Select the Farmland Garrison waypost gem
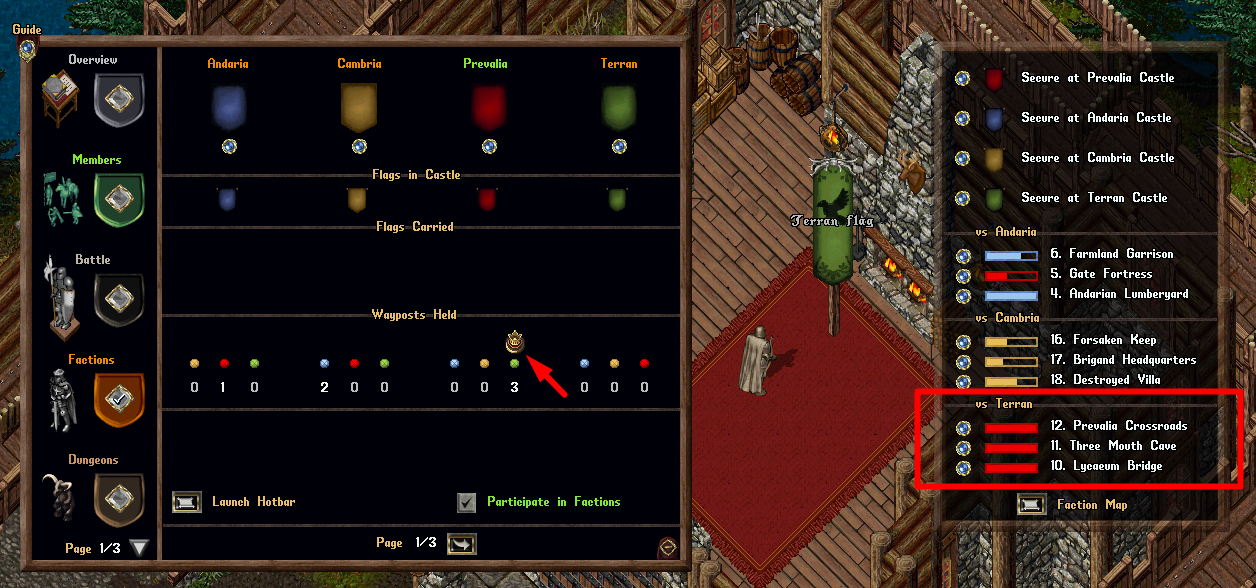1256x588 pixels. pos(963,255)
